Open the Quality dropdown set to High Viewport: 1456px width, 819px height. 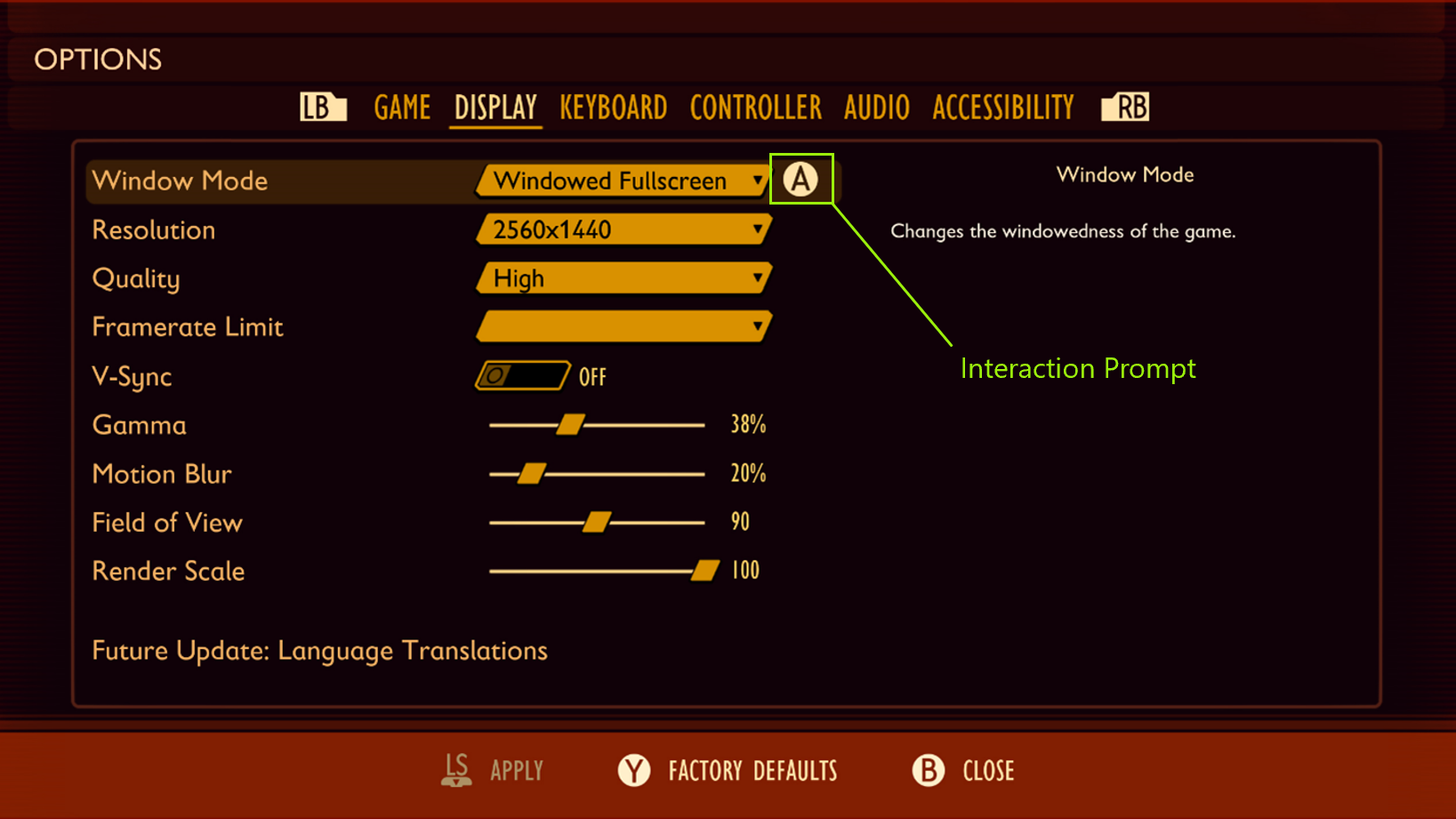[623, 278]
